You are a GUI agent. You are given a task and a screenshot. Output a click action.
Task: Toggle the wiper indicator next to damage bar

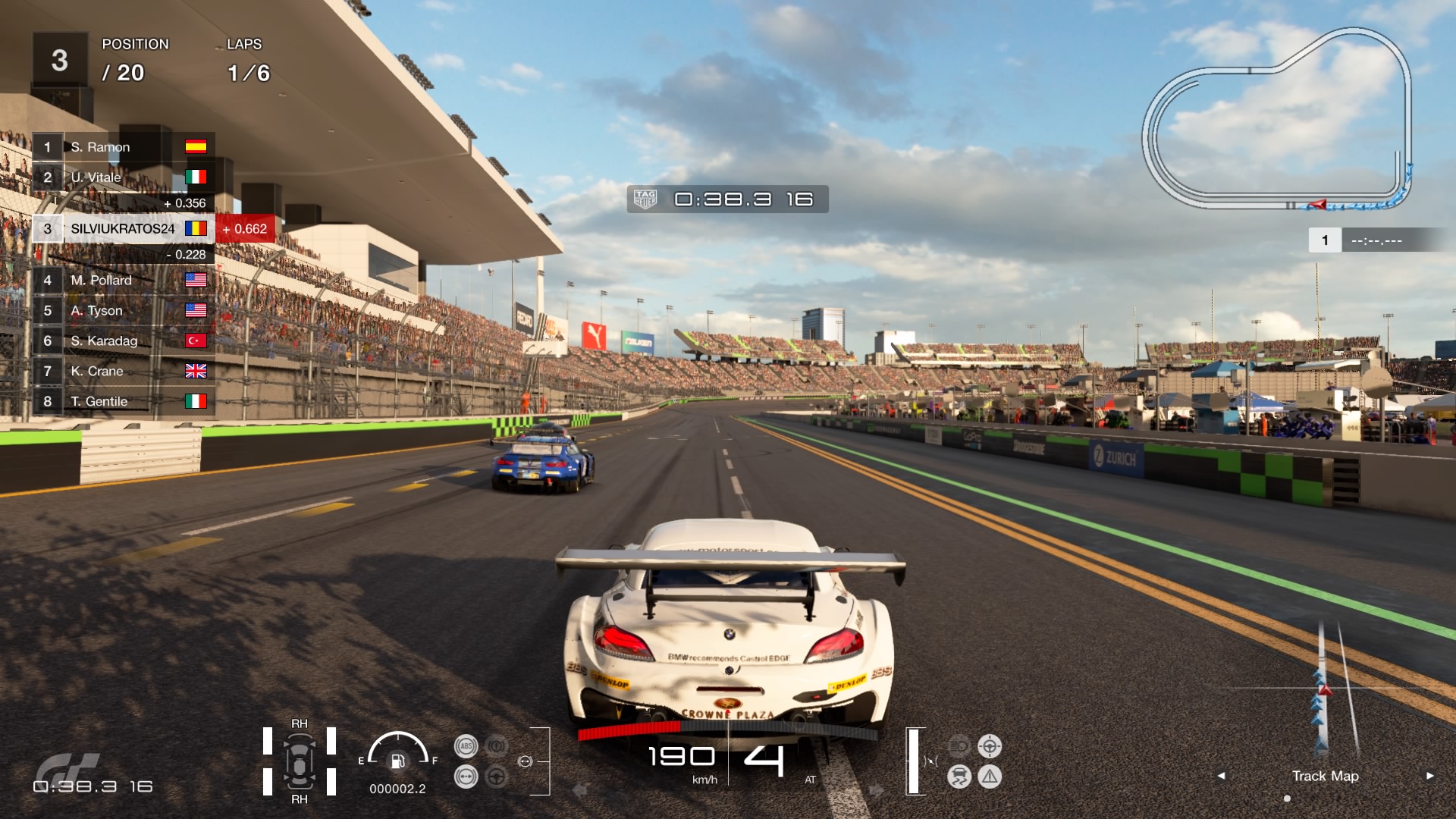pos(930,761)
